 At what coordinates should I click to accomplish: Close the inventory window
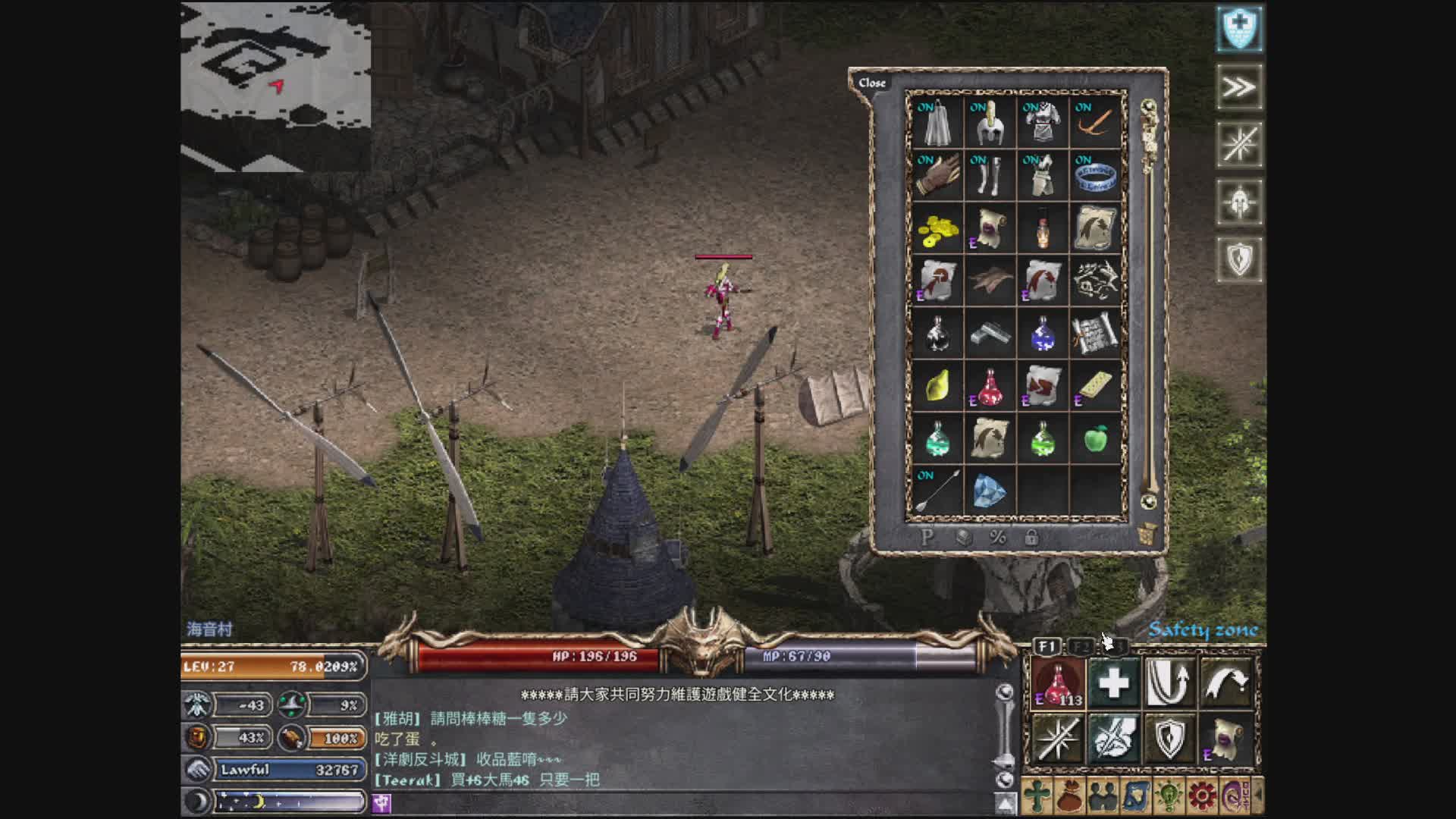(872, 83)
